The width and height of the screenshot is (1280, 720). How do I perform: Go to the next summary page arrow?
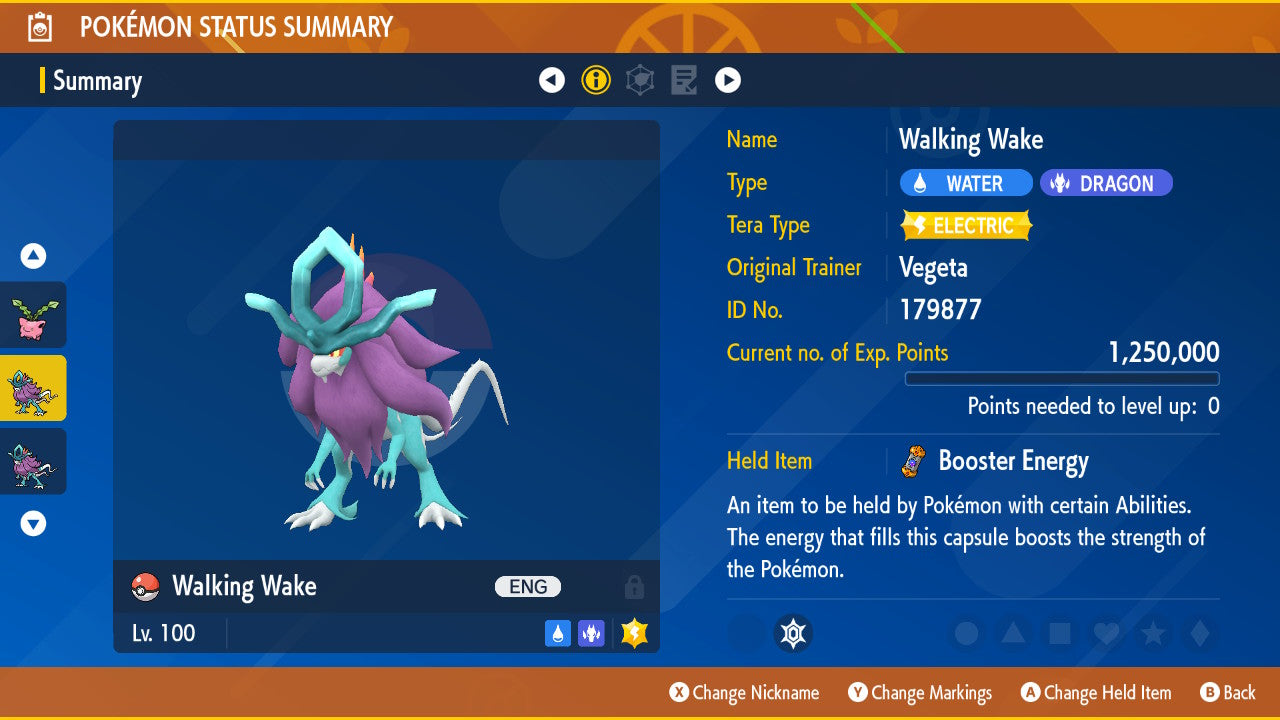[728, 80]
